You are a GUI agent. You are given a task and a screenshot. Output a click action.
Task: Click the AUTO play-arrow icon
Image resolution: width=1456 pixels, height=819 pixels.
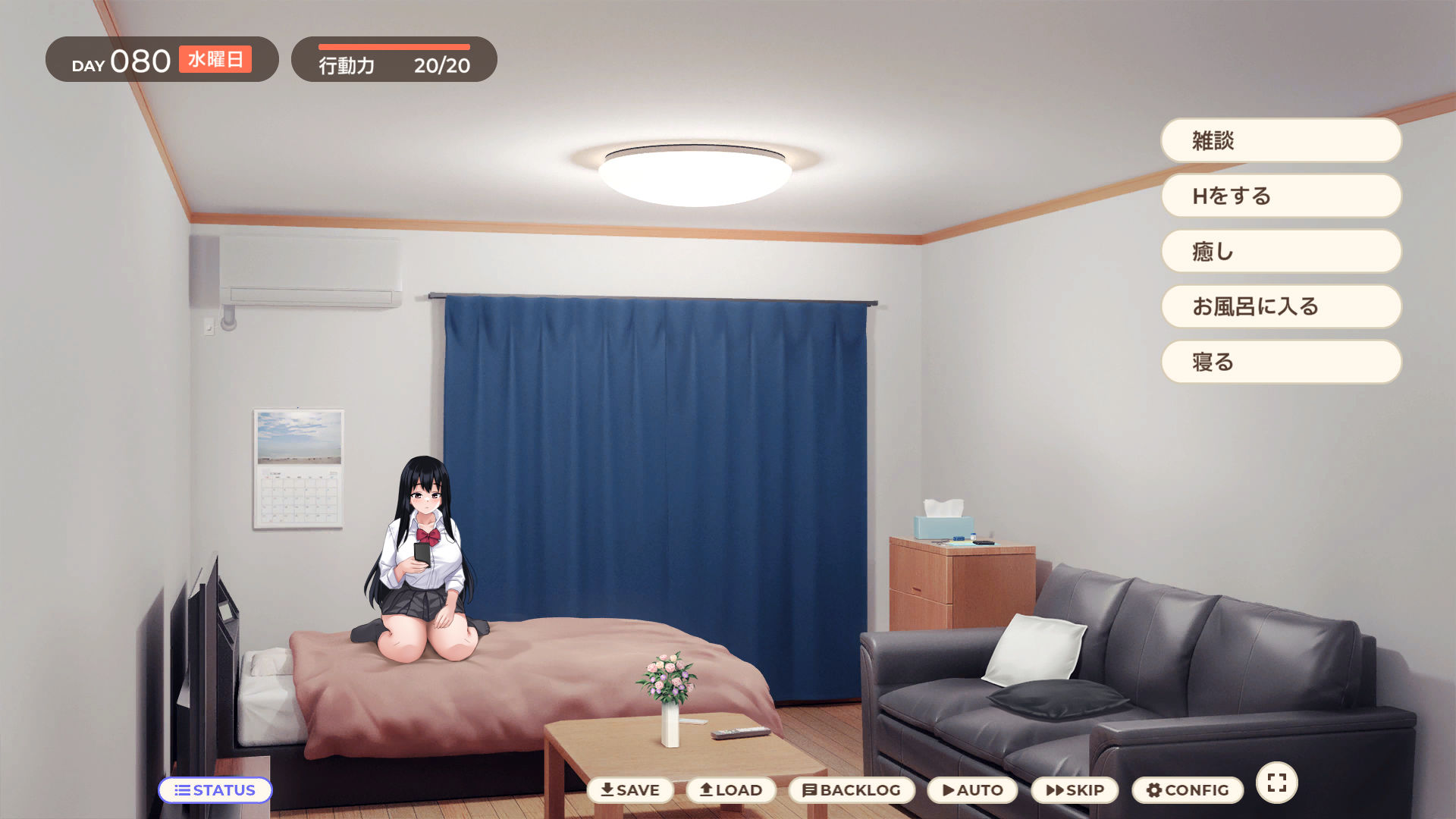[x=948, y=789]
